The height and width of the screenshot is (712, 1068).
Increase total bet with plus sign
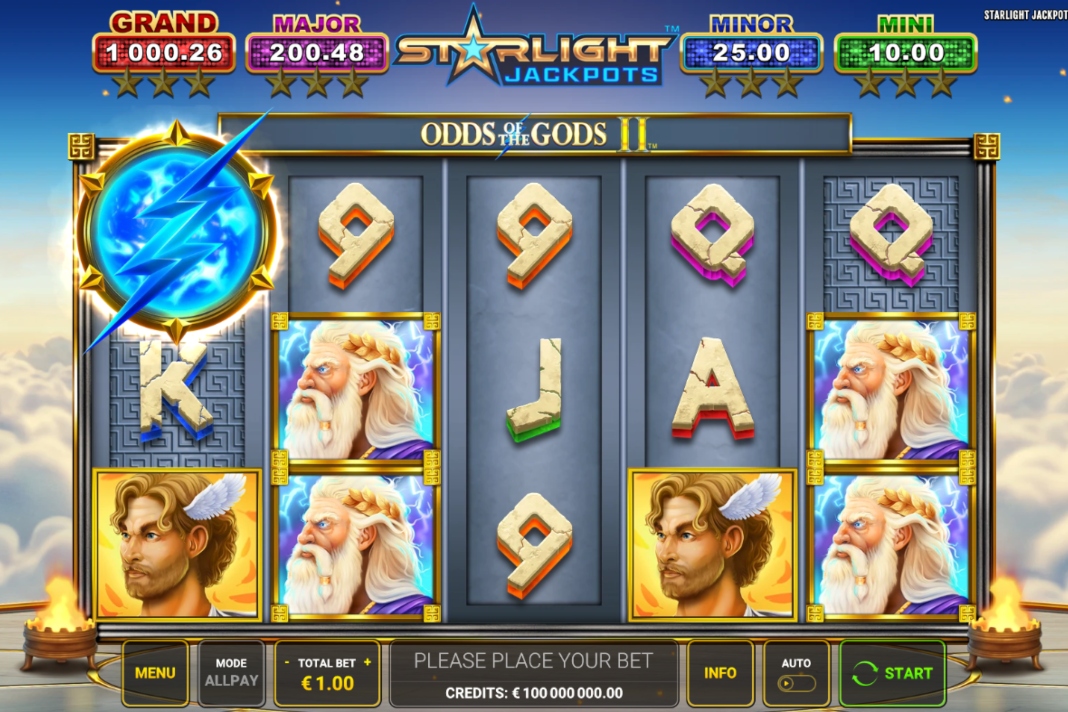click(x=367, y=662)
